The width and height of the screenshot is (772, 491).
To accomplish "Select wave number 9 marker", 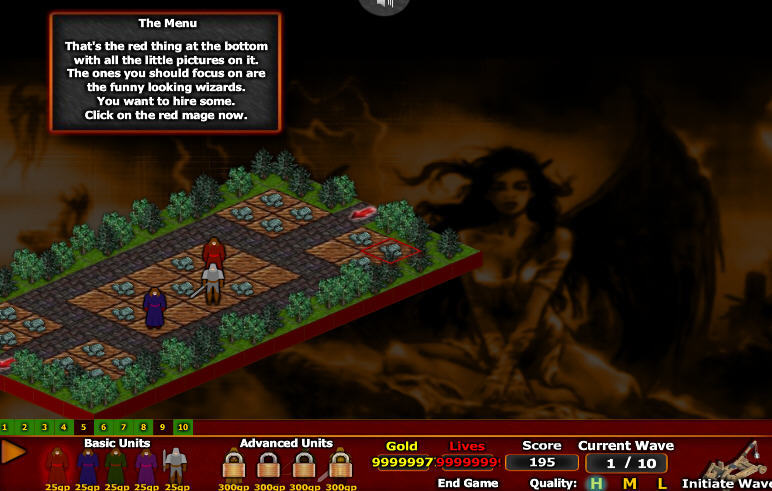I will [x=162, y=427].
